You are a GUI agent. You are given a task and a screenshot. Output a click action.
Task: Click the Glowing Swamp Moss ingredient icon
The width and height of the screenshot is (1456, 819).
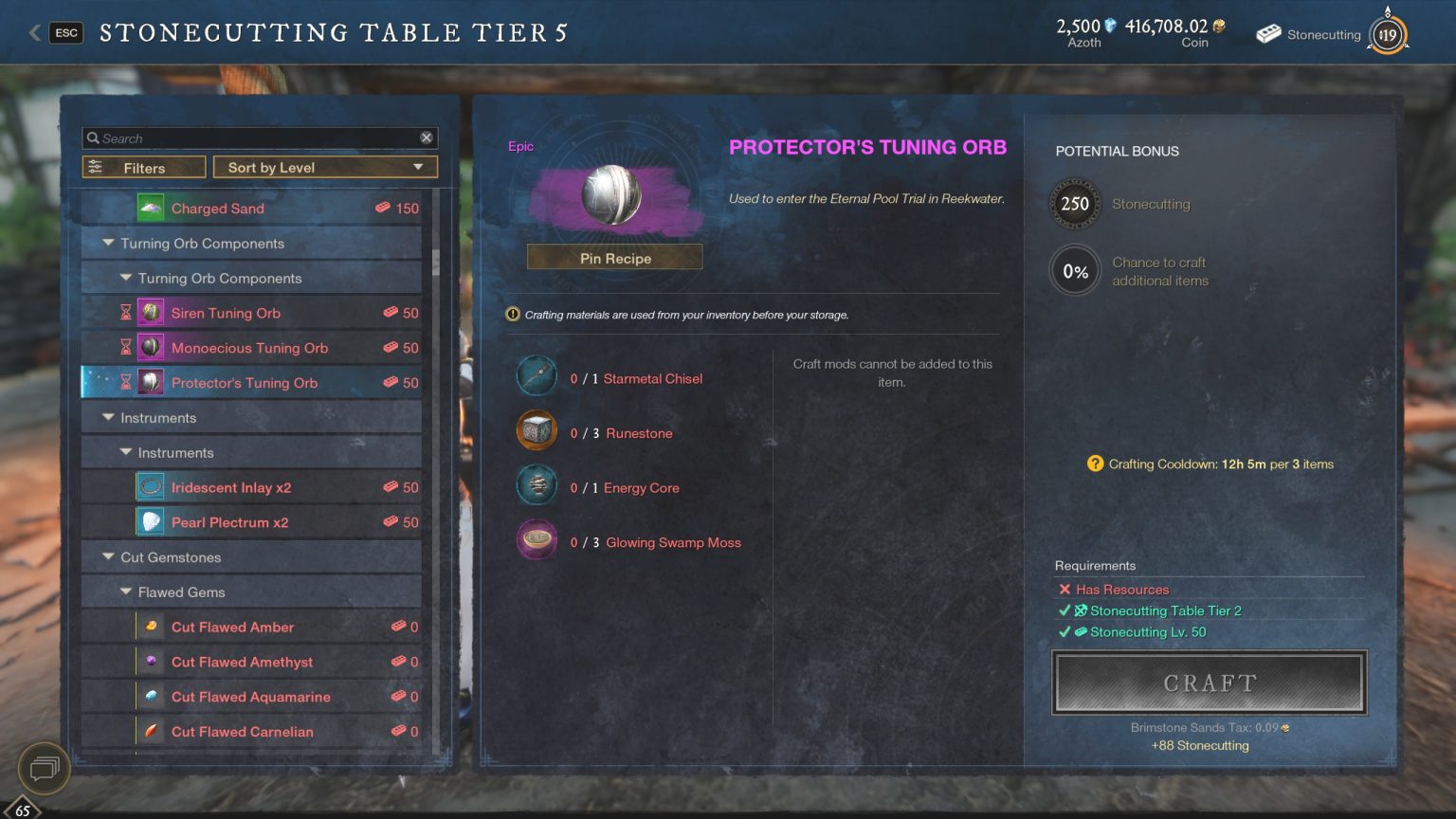pyautogui.click(x=536, y=539)
